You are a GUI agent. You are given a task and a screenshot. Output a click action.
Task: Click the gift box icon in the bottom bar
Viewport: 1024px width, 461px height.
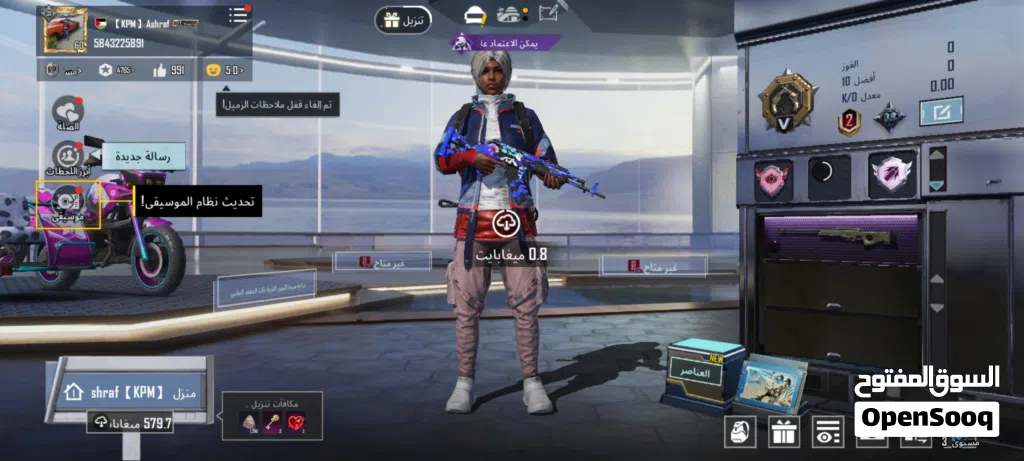pos(783,431)
